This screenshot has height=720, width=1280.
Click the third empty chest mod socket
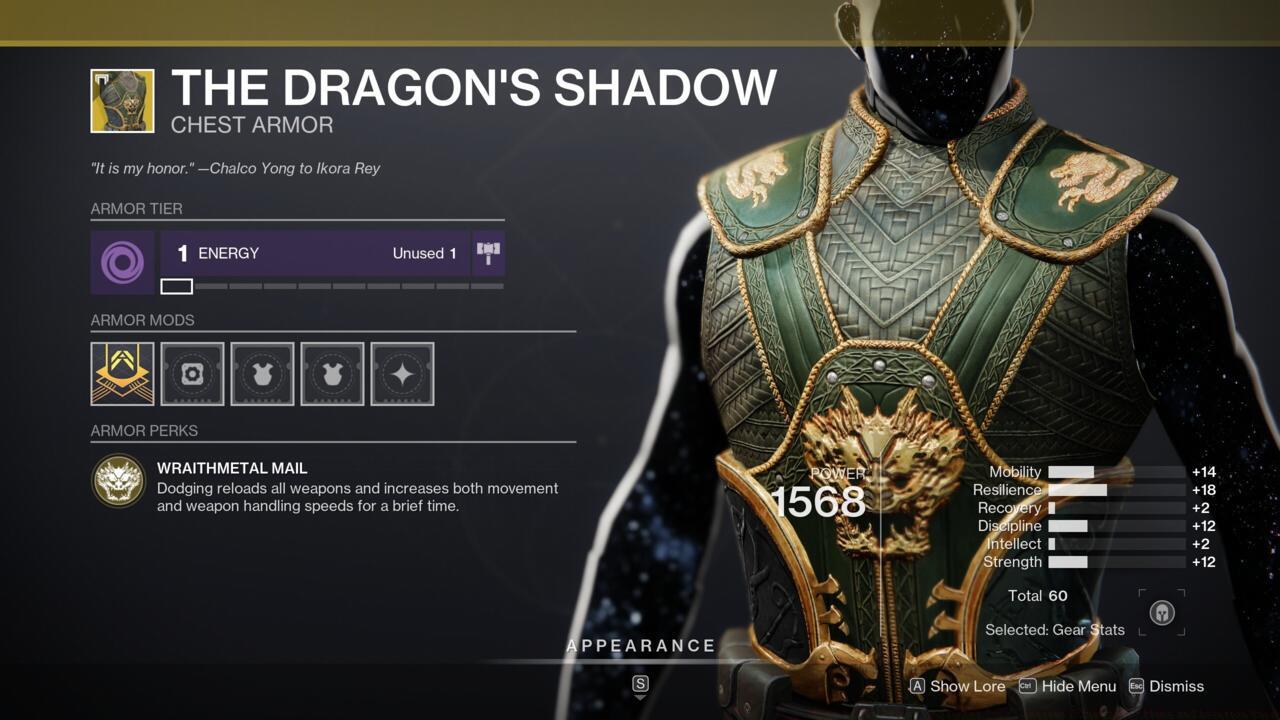pyautogui.click(x=261, y=374)
